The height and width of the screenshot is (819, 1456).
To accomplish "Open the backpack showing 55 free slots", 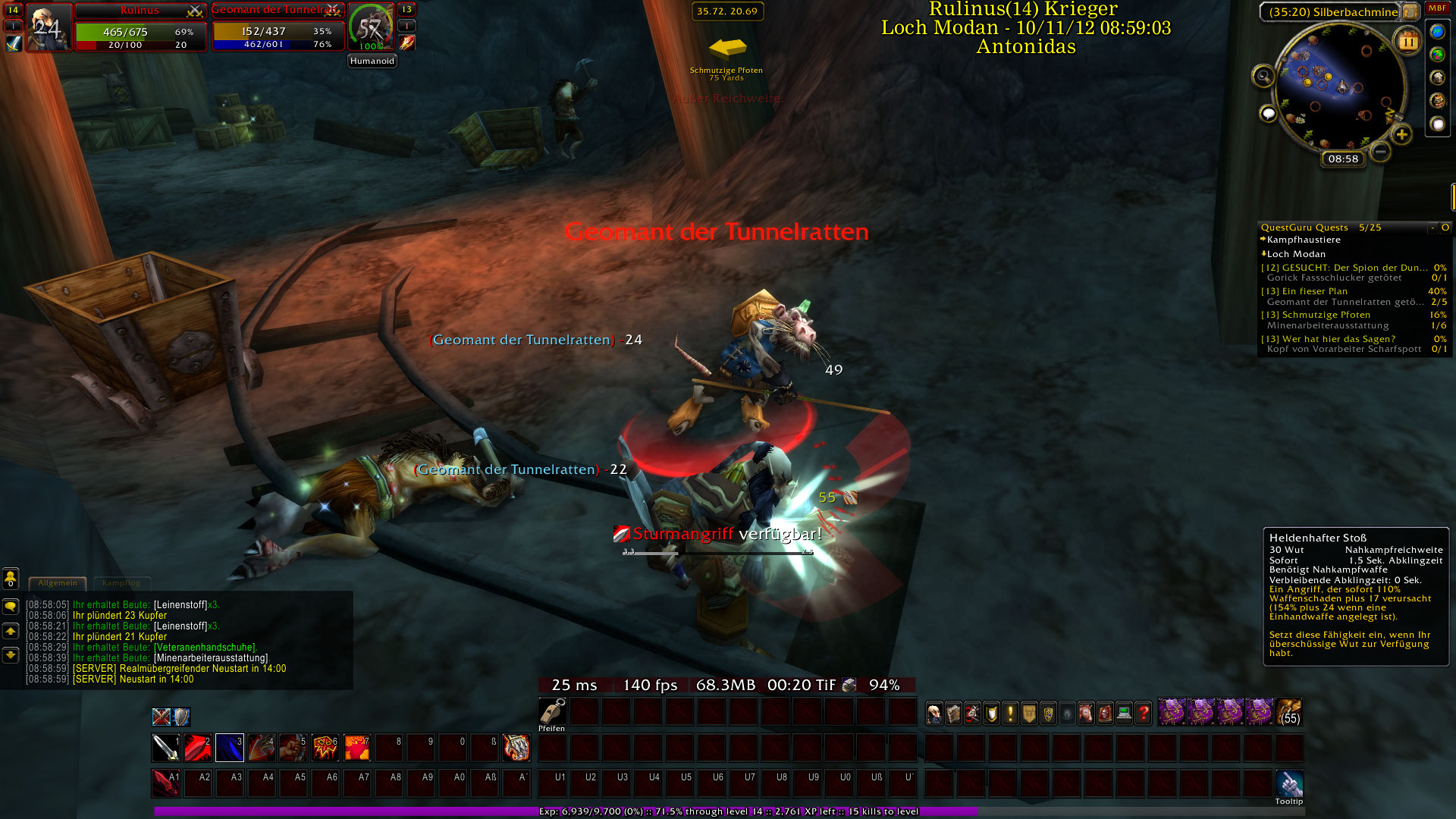I will click(1288, 713).
